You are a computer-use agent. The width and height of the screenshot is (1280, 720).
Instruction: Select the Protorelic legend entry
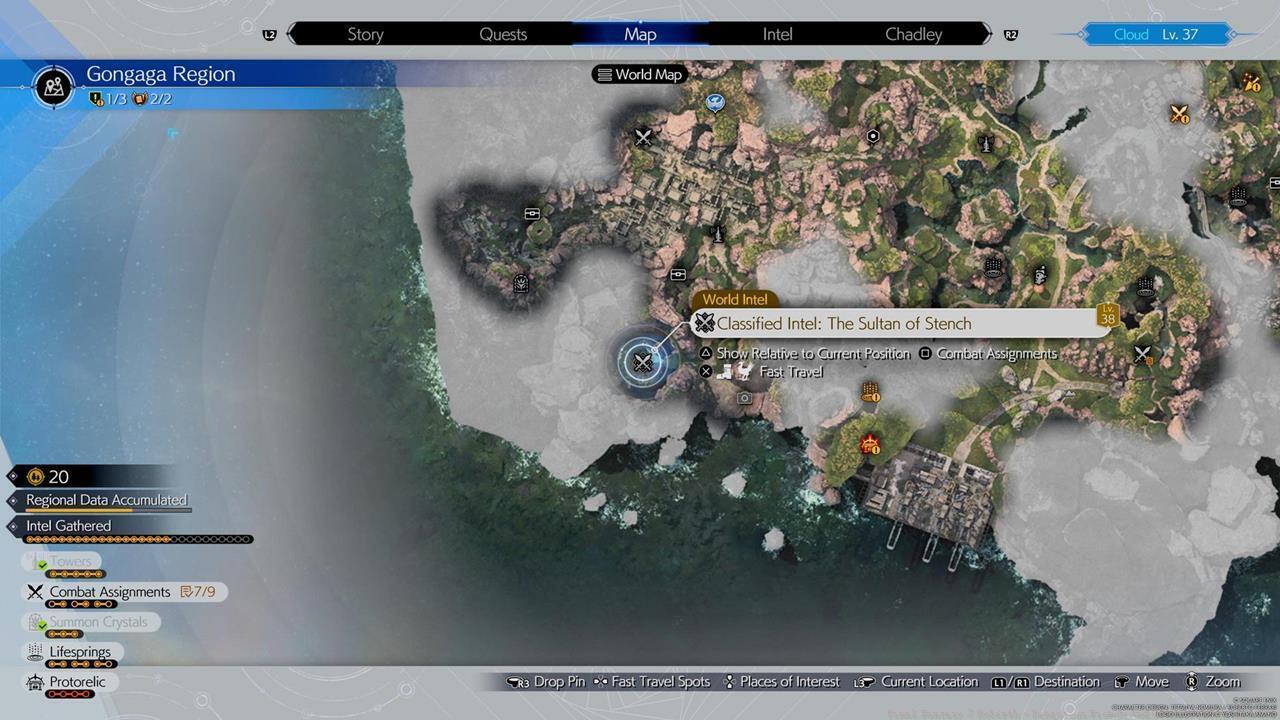77,682
